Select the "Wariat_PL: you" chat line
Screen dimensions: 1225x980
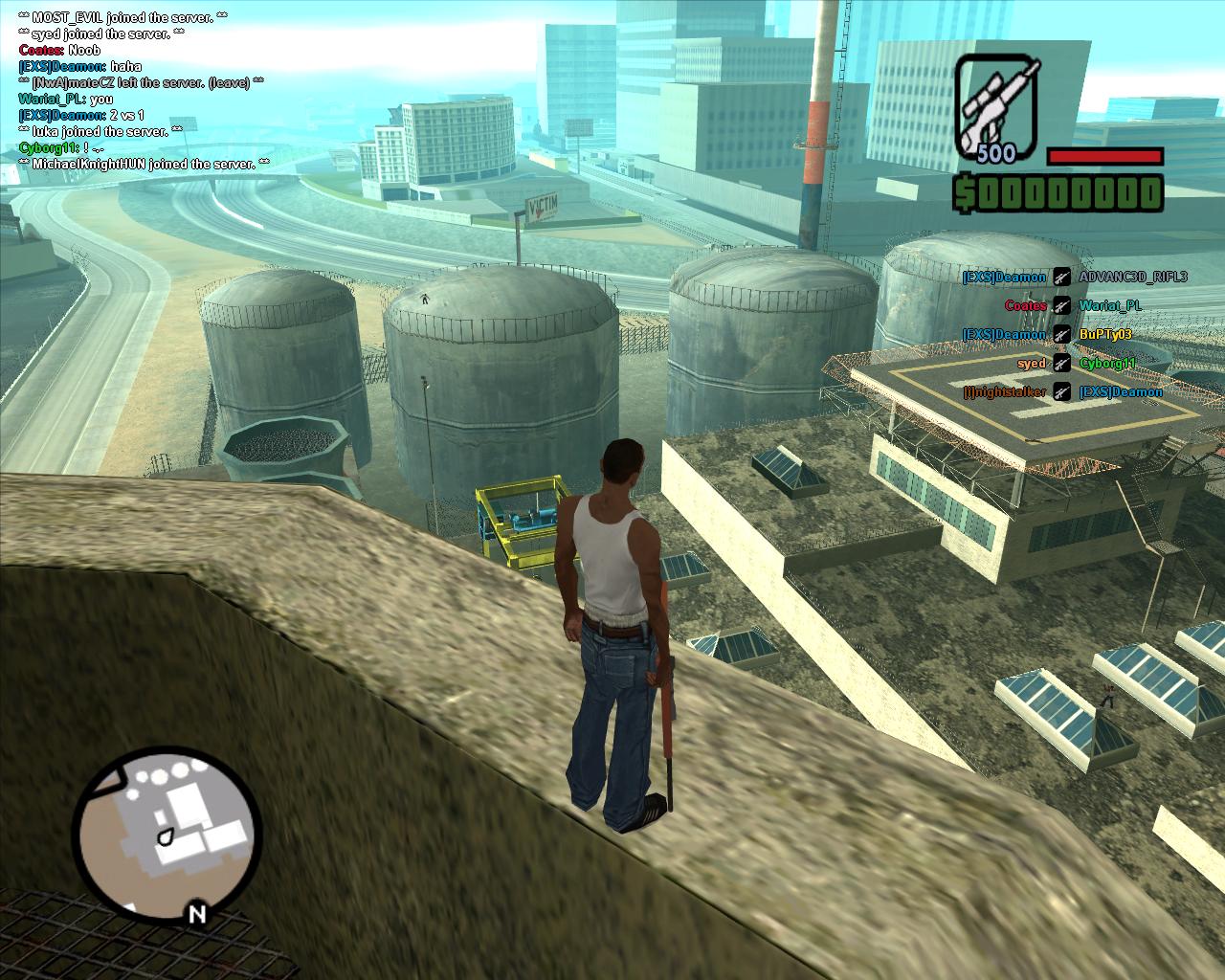pyautogui.click(x=65, y=99)
